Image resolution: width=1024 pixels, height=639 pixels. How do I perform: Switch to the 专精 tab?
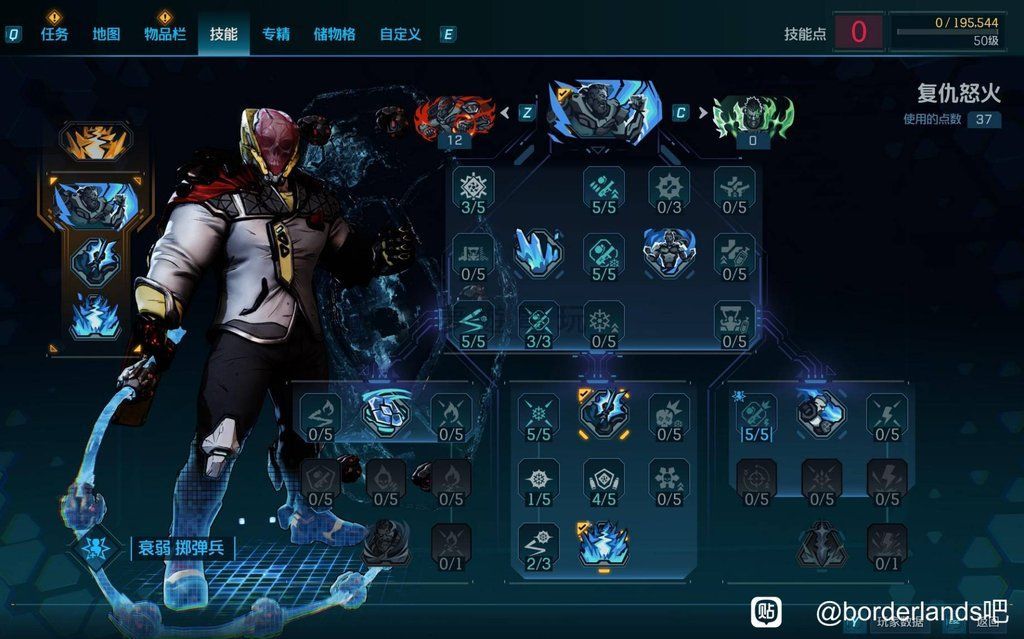pyautogui.click(x=276, y=34)
